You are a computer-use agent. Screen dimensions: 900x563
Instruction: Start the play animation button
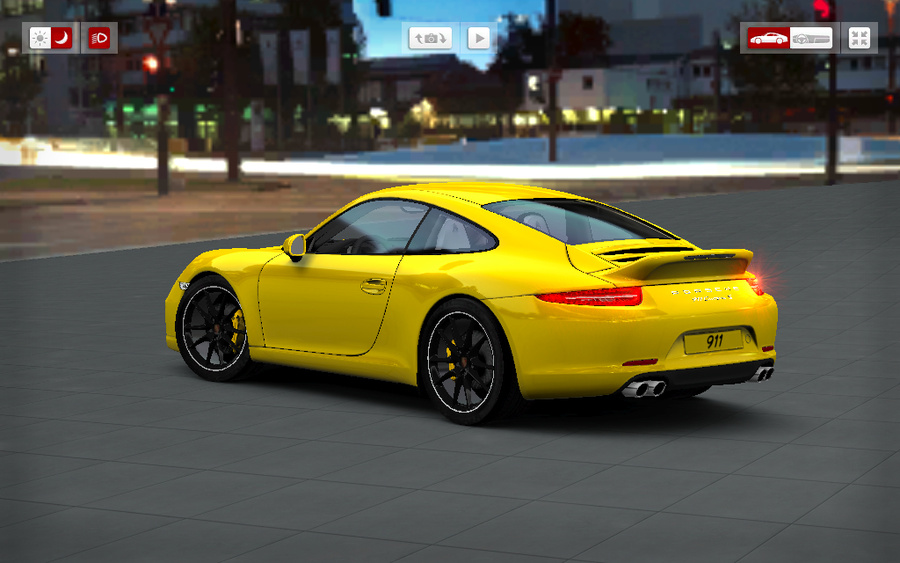coord(479,38)
